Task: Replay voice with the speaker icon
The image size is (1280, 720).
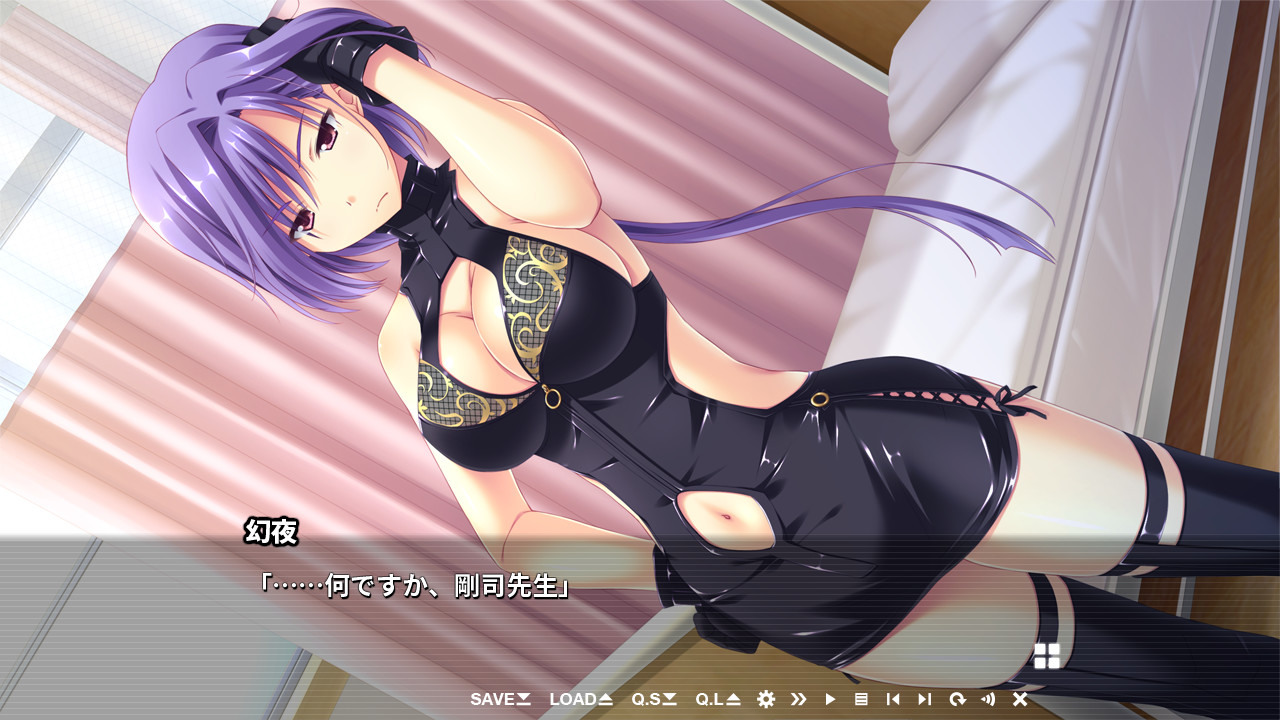Action: tap(988, 699)
